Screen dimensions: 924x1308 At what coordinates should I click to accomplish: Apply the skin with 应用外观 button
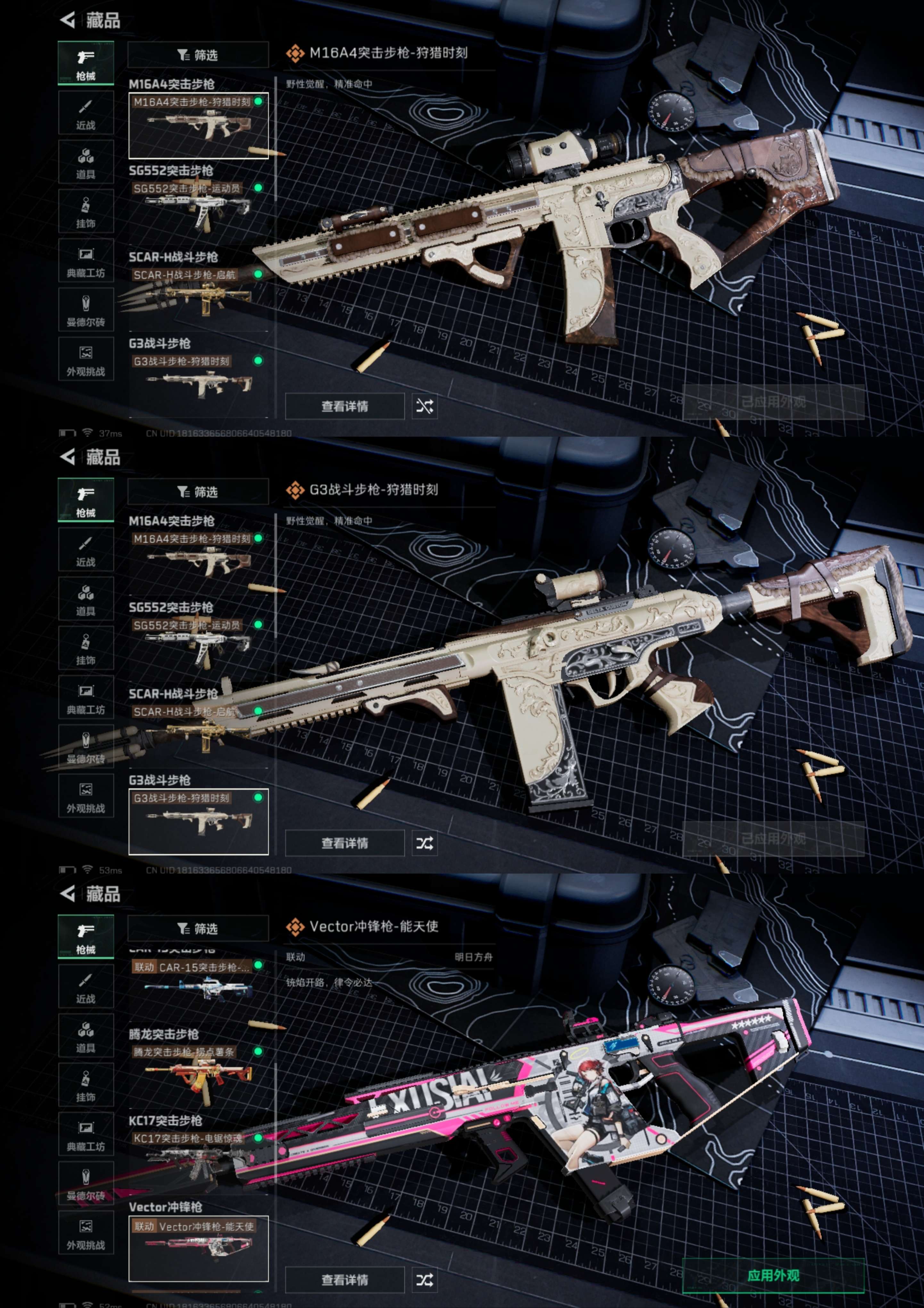(x=772, y=1275)
